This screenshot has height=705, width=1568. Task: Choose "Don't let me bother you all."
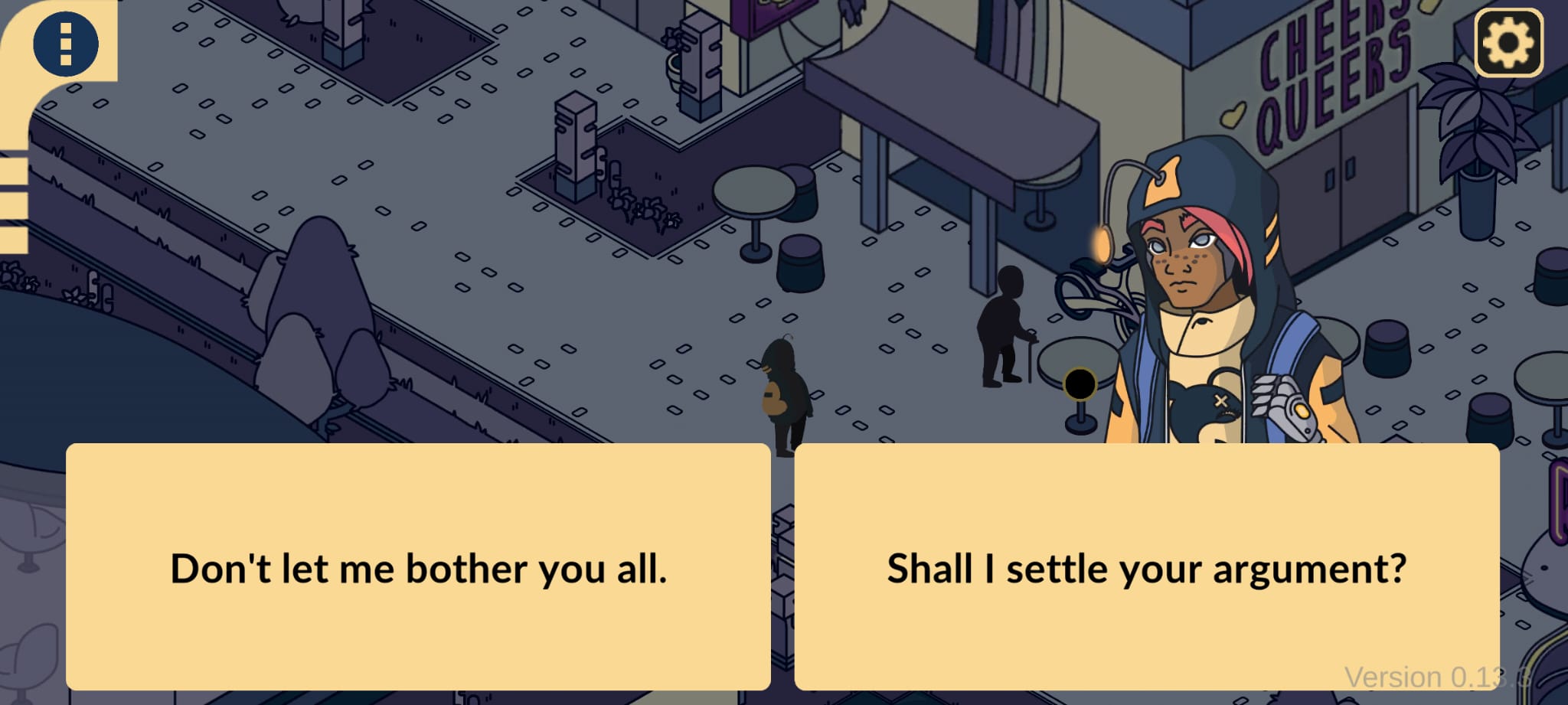coord(418,567)
